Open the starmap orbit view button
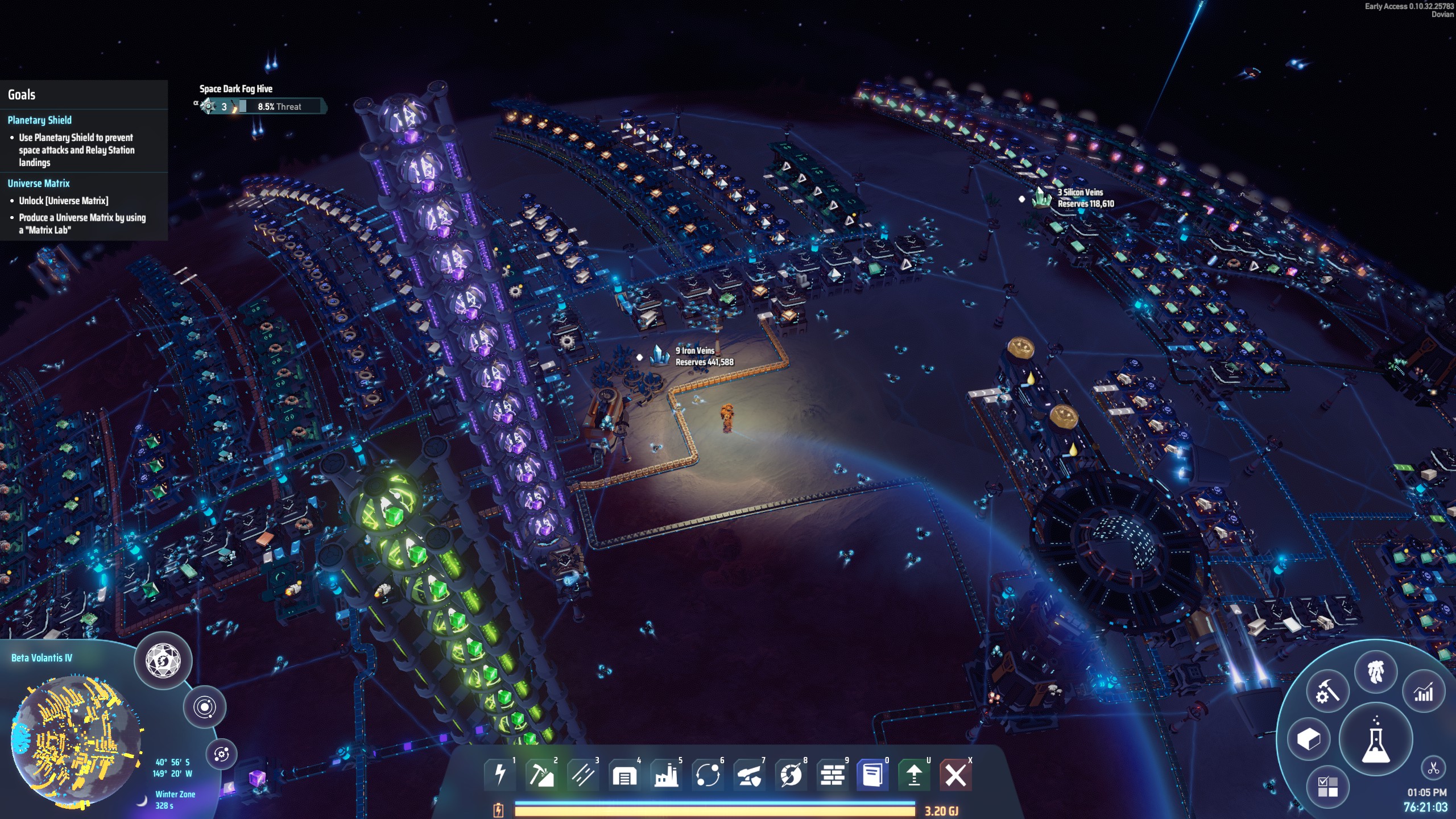The width and height of the screenshot is (1456, 819). (204, 707)
